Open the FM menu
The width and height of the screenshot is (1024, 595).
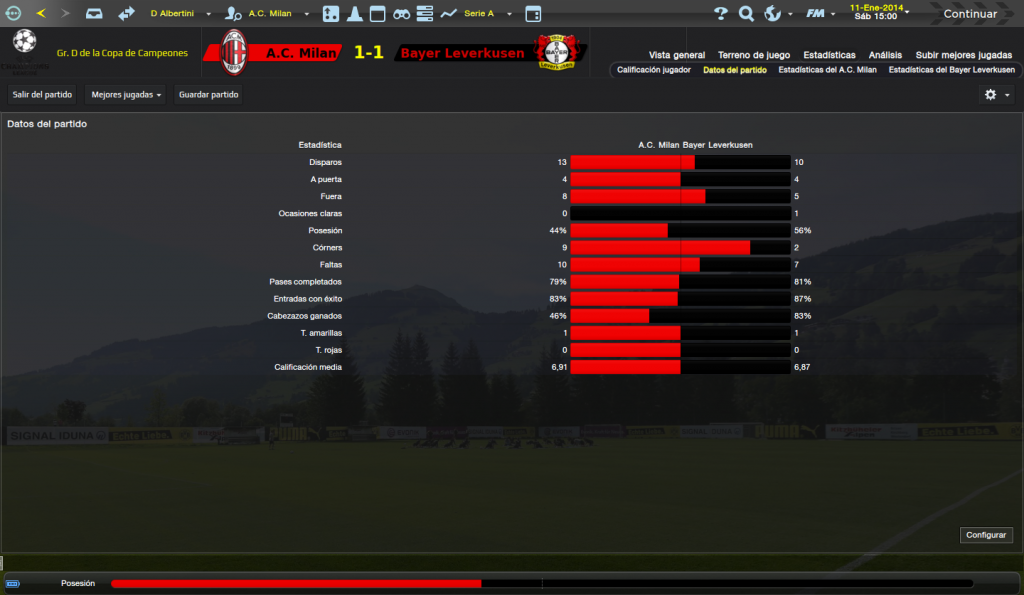coord(820,14)
